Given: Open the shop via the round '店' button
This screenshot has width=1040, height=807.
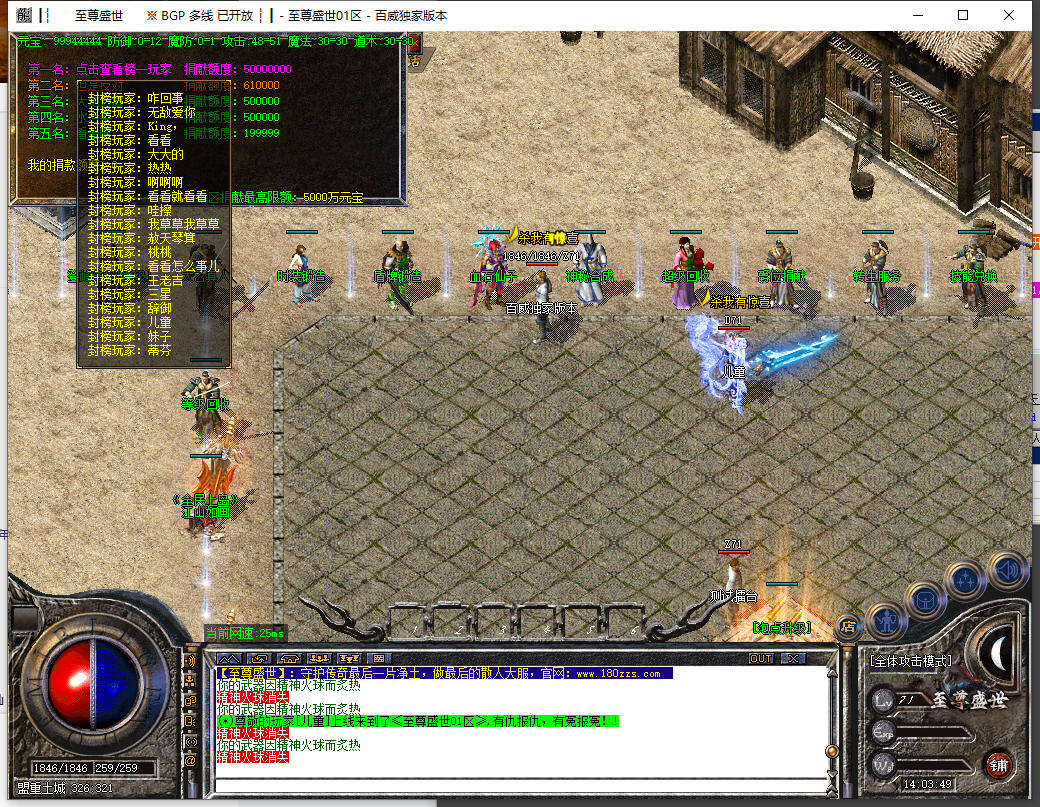Looking at the screenshot, I should tap(847, 627).
